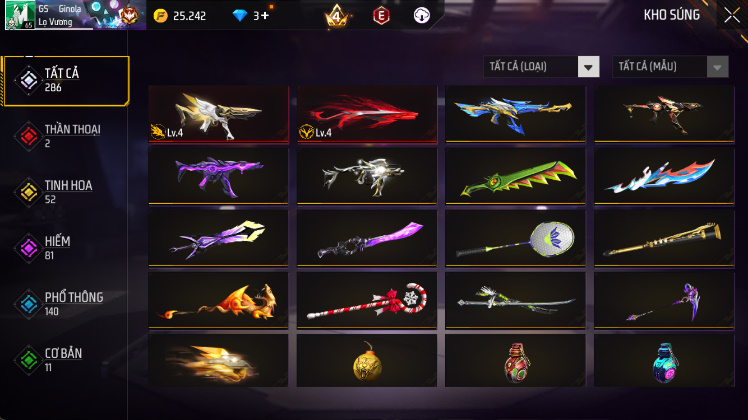
Task: Choose the purple submachine gun skin
Action: coord(218,176)
